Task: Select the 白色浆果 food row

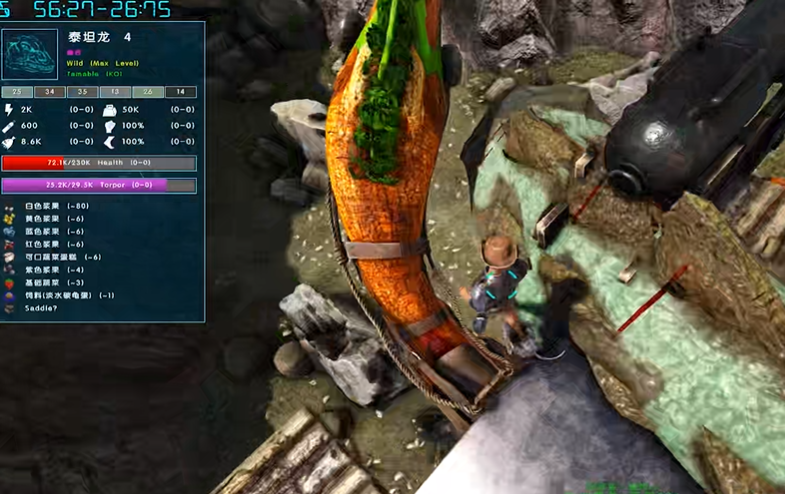Action: [x=50, y=207]
